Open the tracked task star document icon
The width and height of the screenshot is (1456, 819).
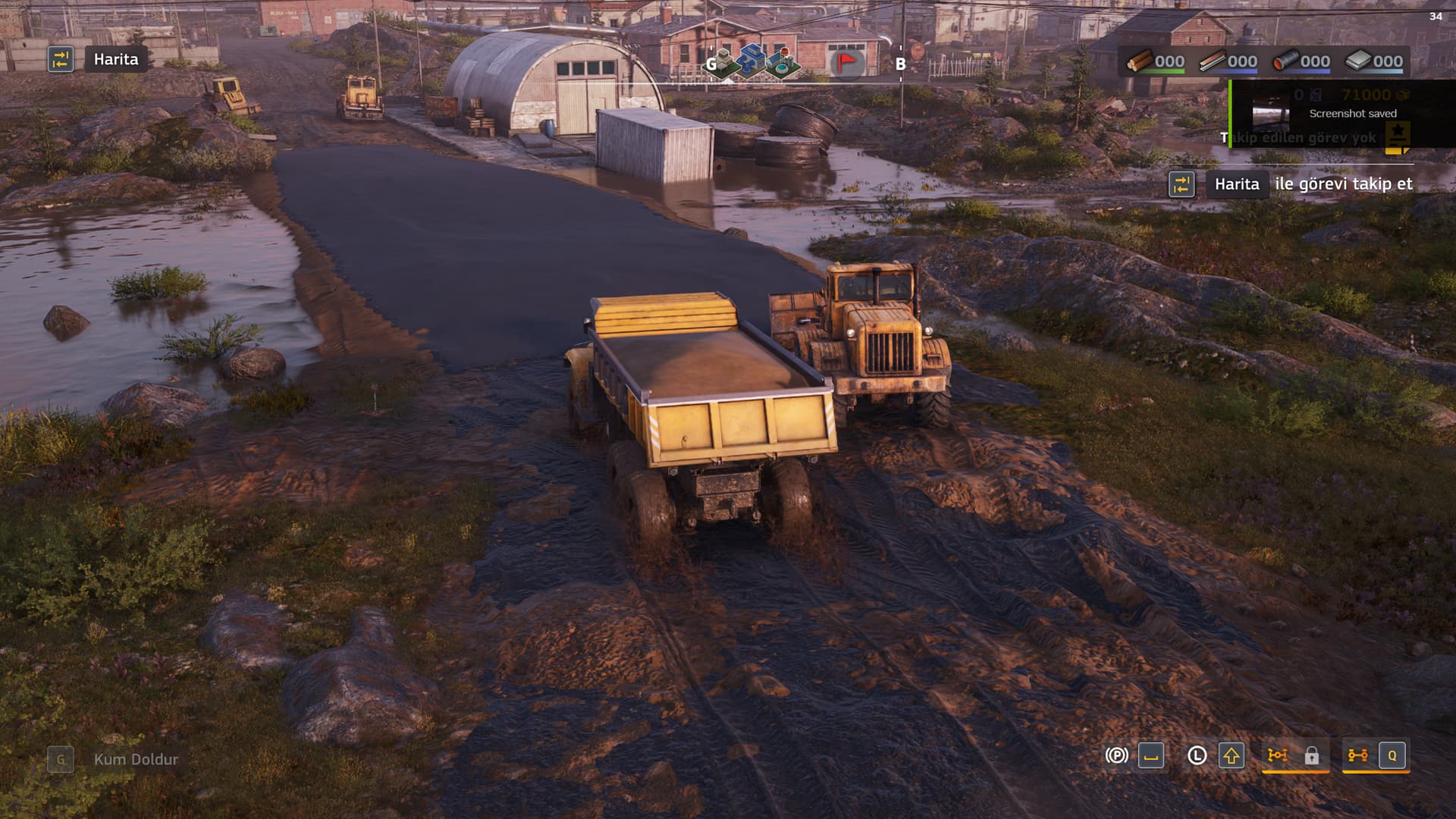[1397, 136]
